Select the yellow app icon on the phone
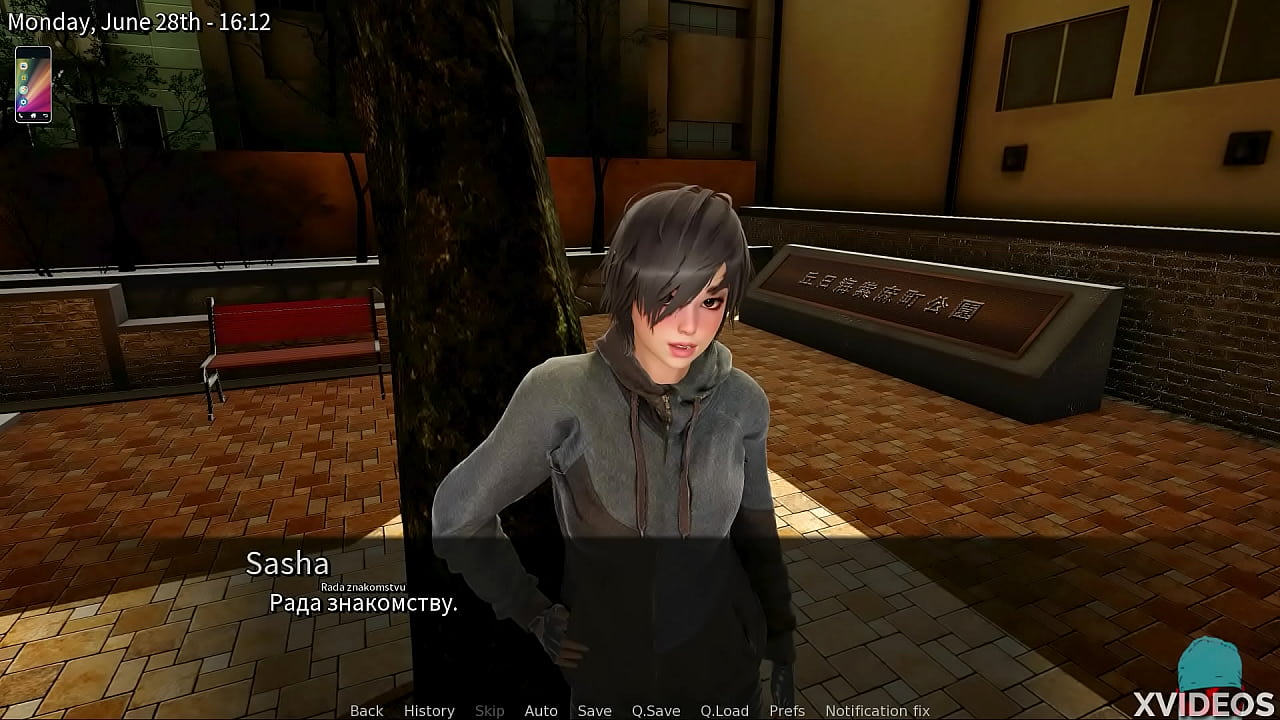1280x720 pixels. point(24,78)
